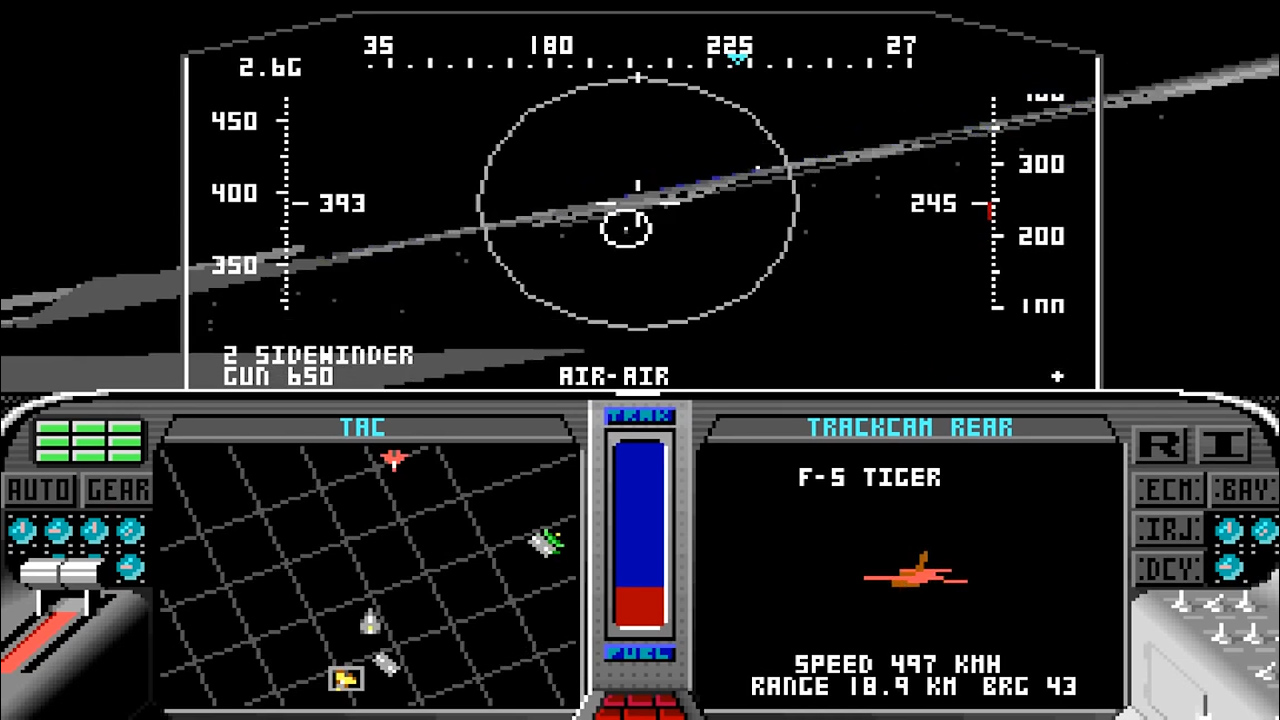1280x720 pixels.
Task: Switch to the TAC map panel
Action: pyautogui.click(x=362, y=427)
